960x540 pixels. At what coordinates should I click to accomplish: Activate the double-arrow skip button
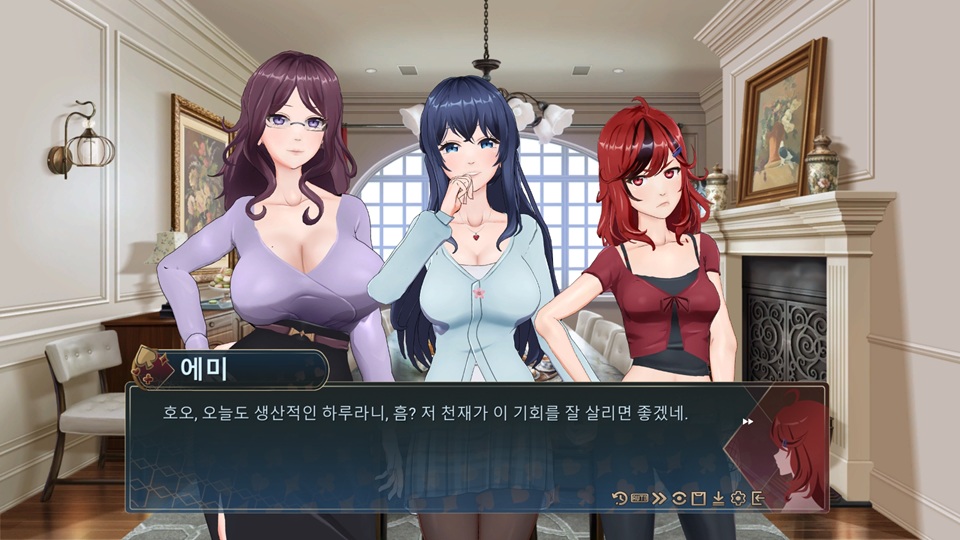660,498
